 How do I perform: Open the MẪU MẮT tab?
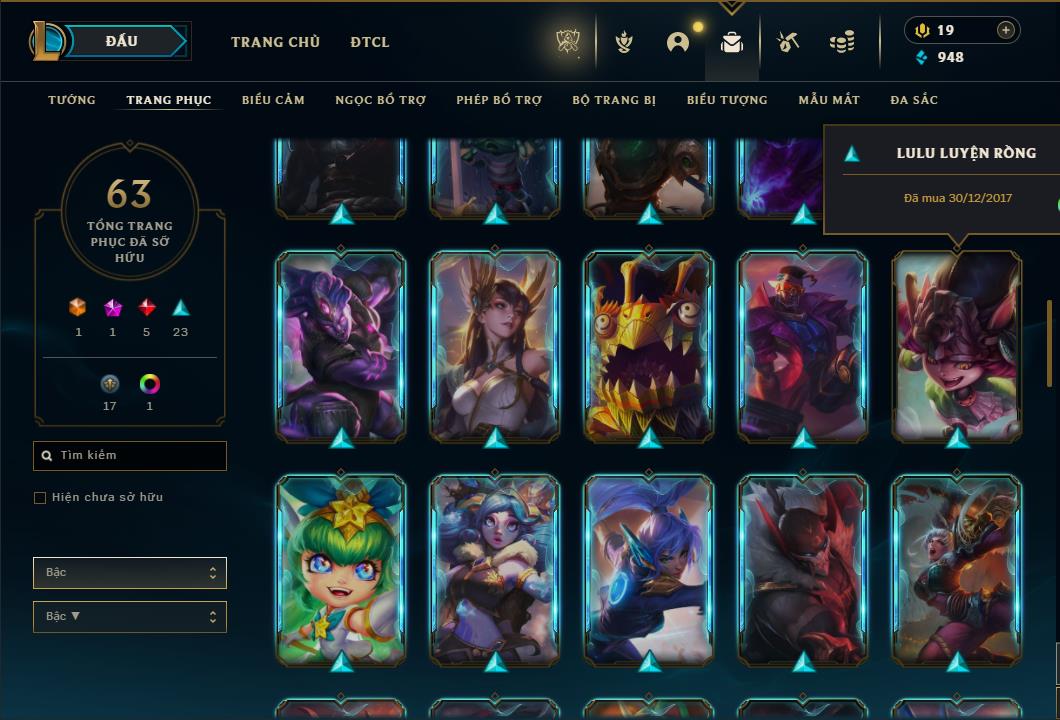[829, 100]
